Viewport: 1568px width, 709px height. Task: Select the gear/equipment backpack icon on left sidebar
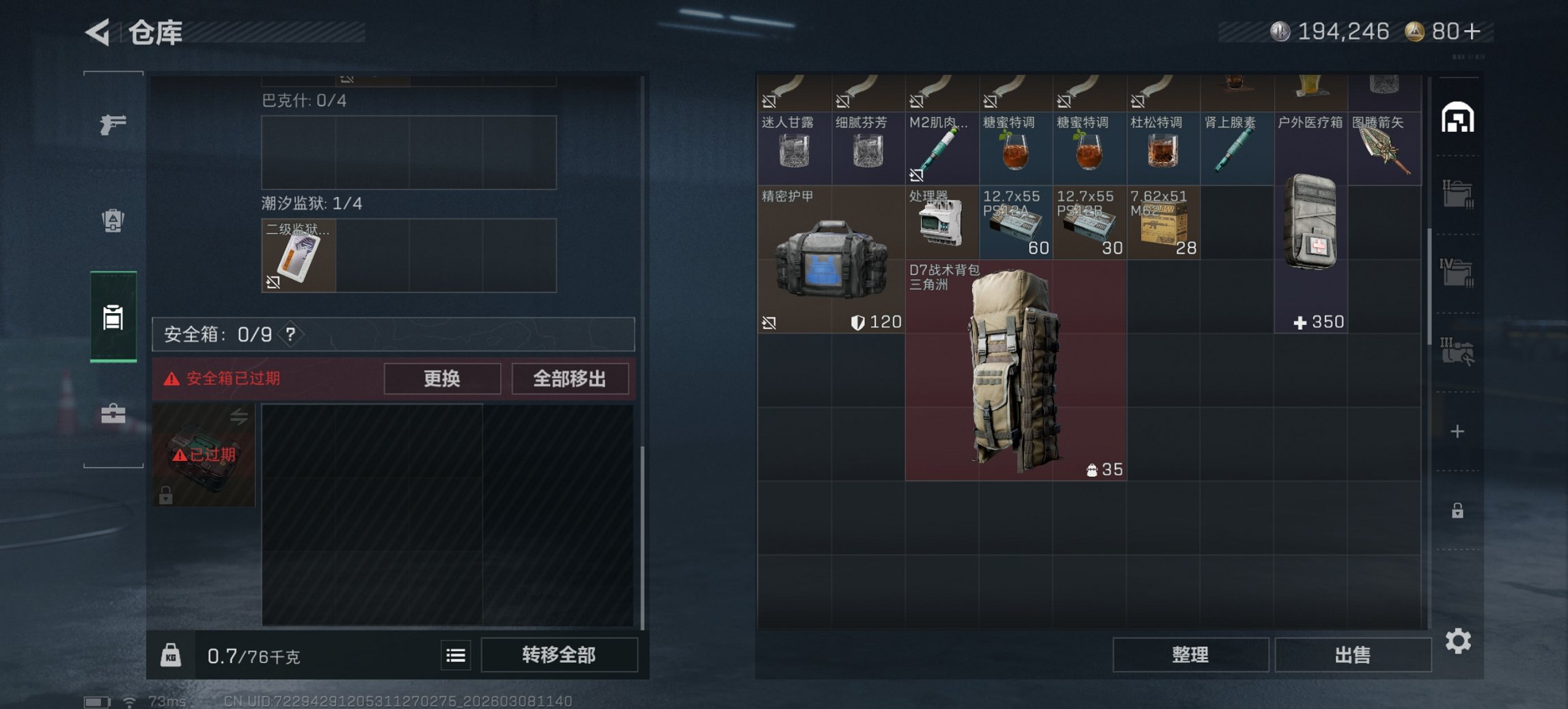coord(113,222)
